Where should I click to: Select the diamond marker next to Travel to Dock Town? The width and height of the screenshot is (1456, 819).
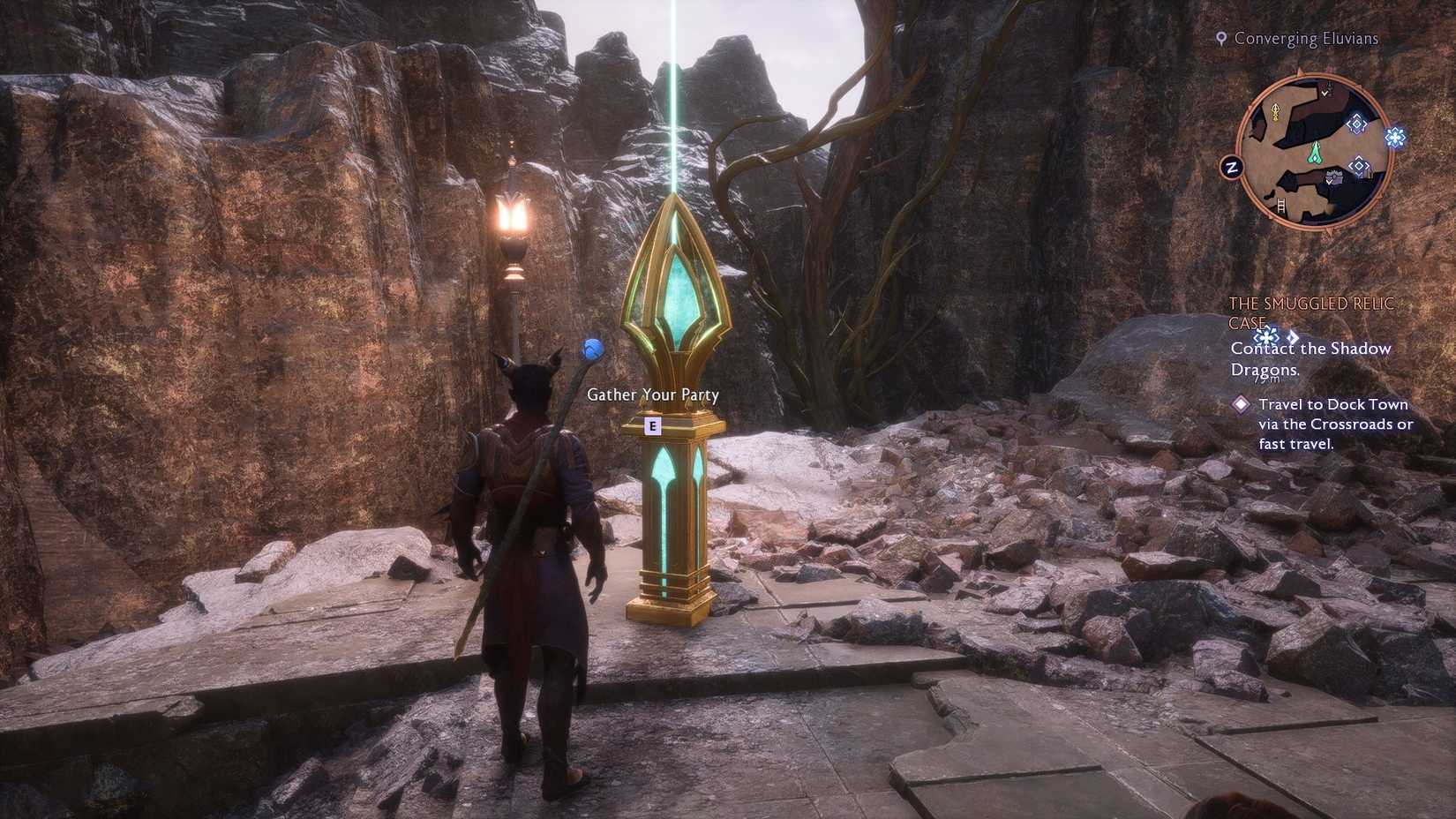[x=1241, y=405]
